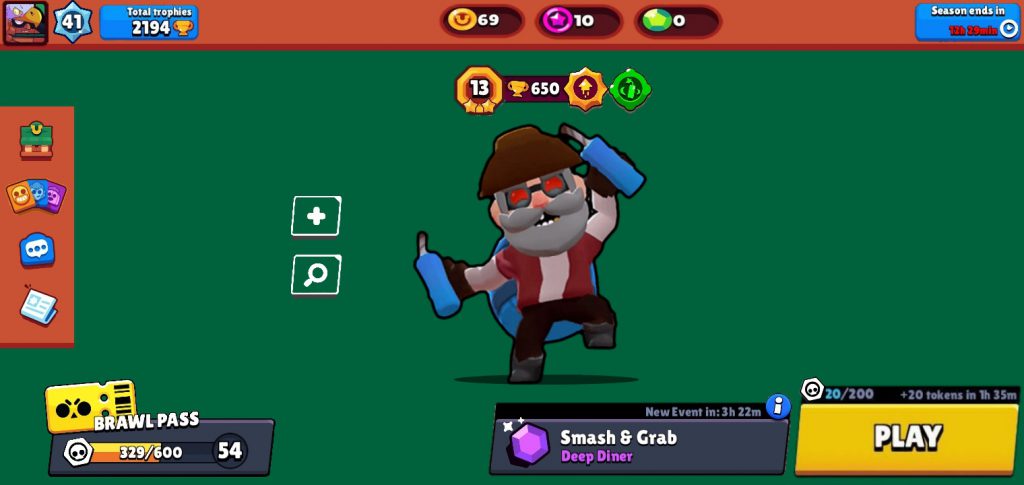Tap the gold coins counter

pos(481,21)
